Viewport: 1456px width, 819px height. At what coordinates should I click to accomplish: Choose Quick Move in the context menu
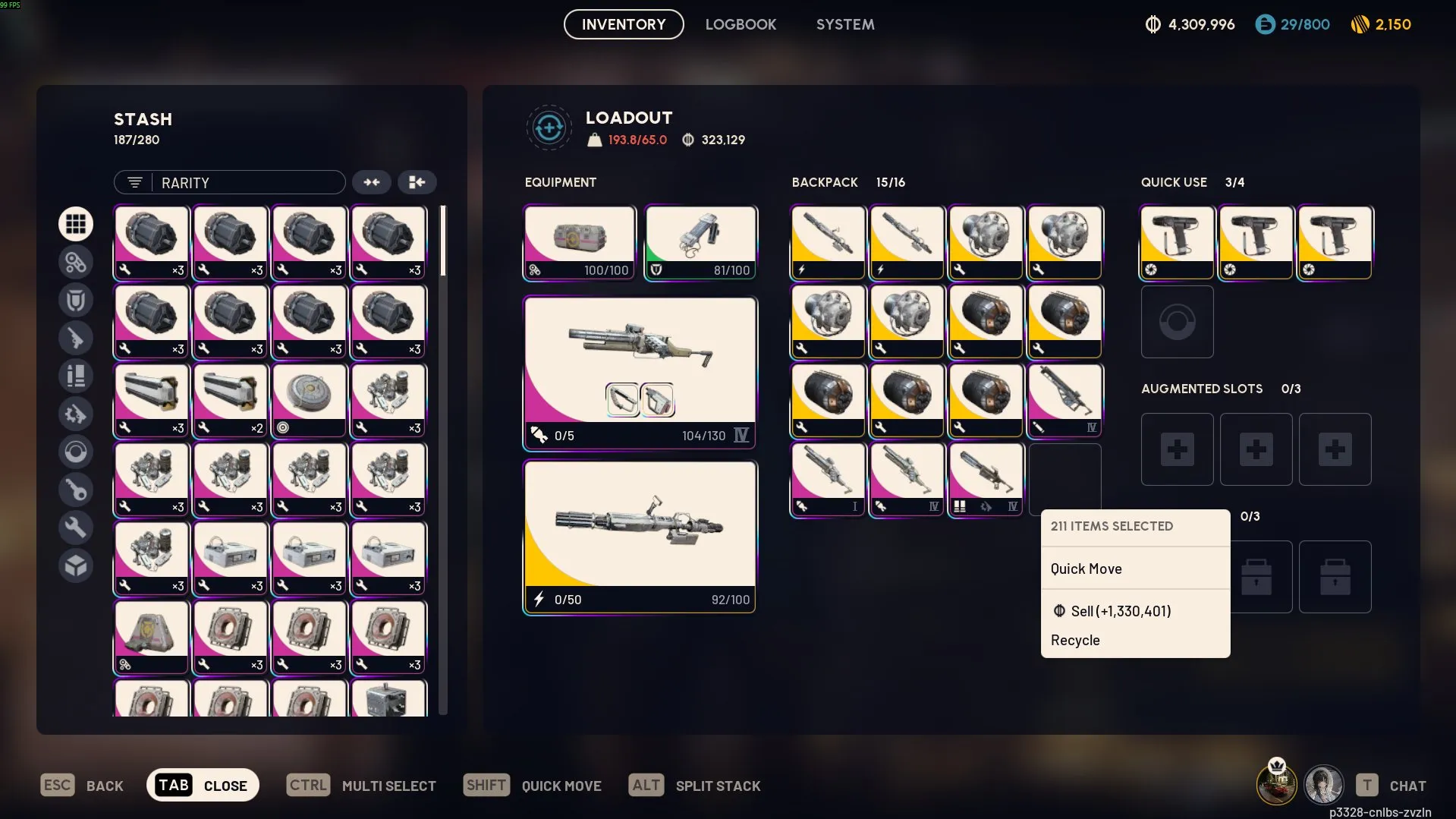click(x=1086, y=569)
